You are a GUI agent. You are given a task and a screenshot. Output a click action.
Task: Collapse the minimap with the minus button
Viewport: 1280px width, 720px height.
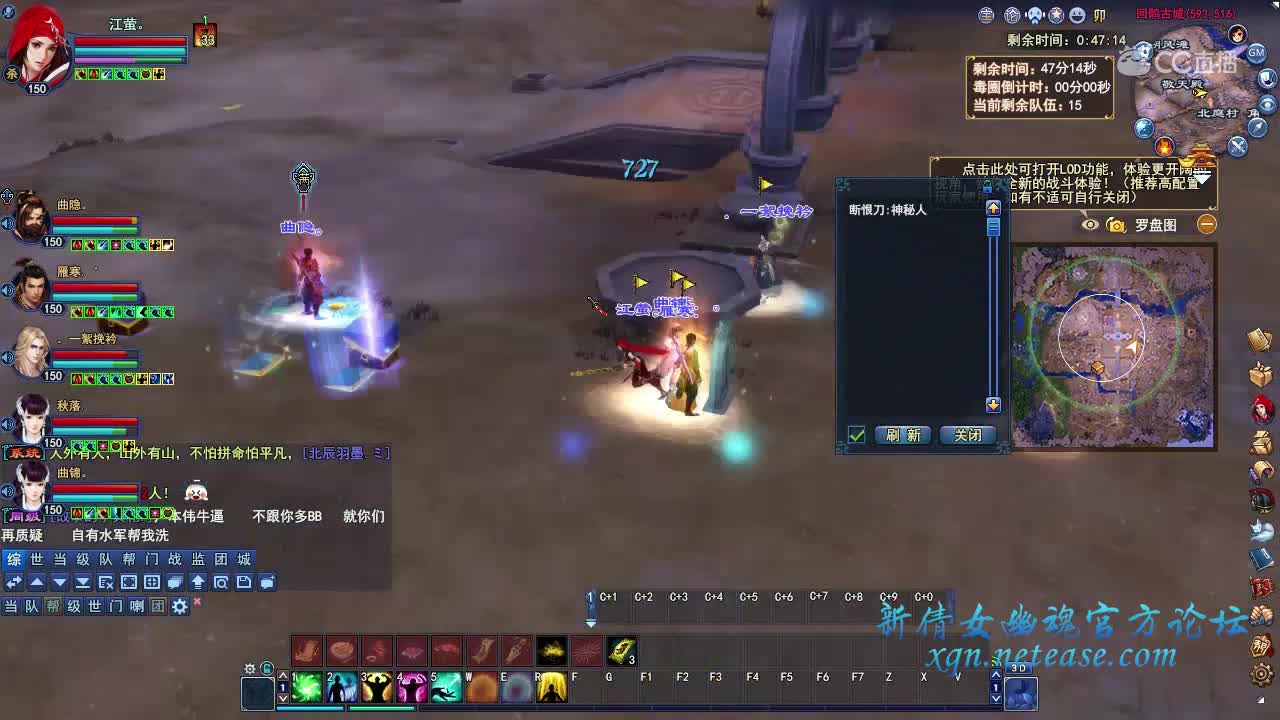coord(1207,224)
